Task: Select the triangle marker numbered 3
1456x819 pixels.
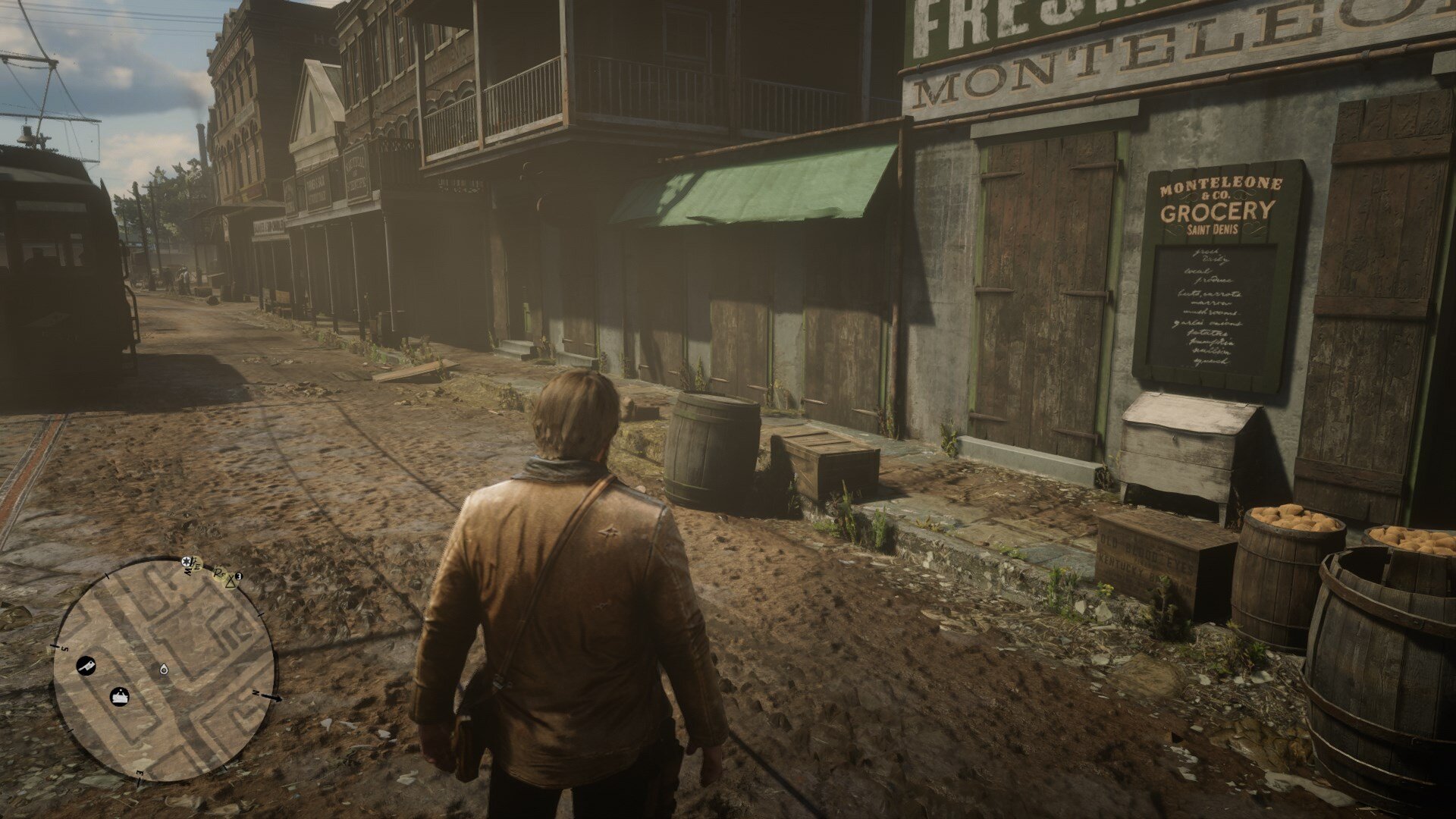Action: 231,581
